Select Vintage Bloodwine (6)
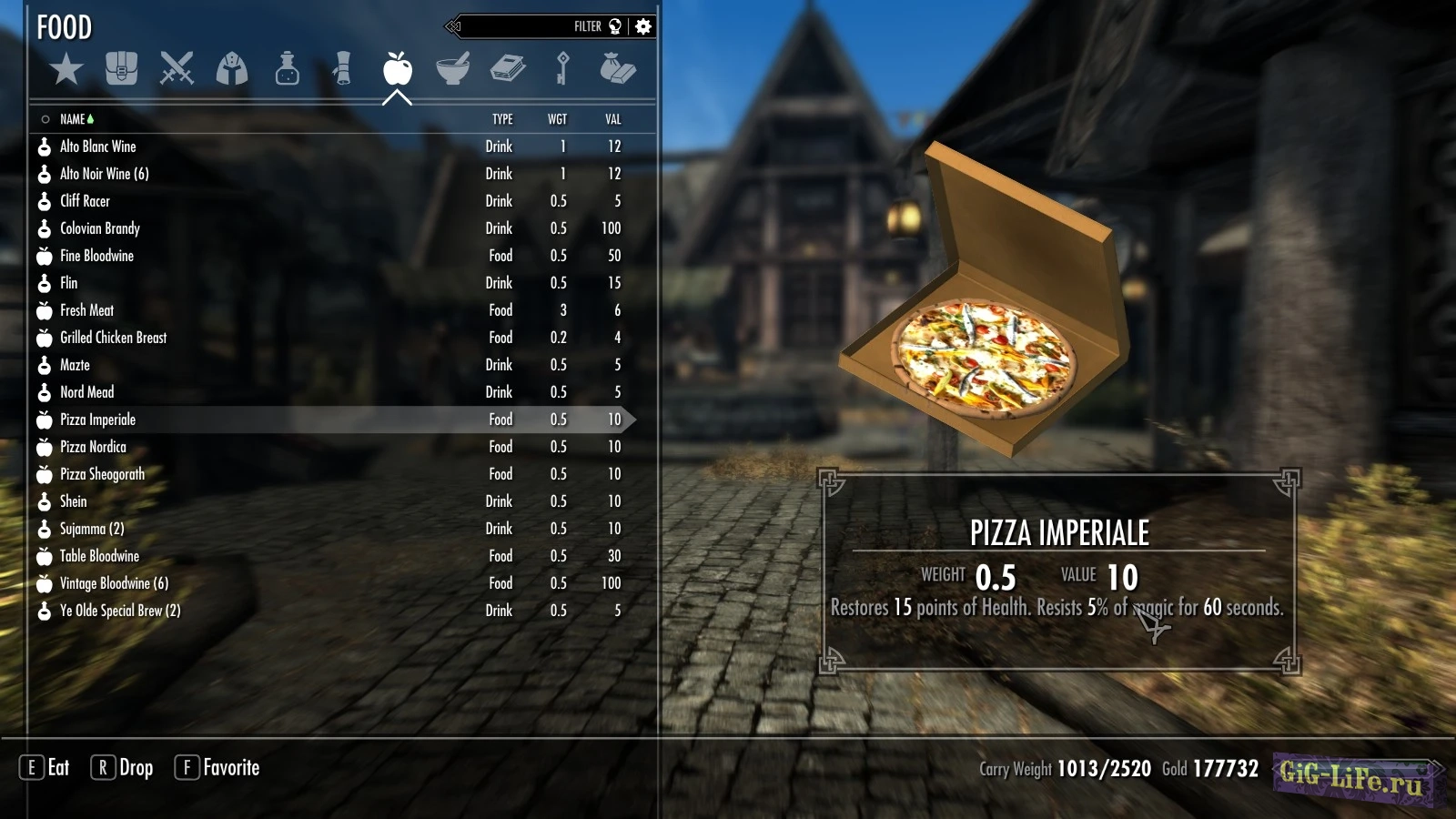The width and height of the screenshot is (1456, 819). [114, 583]
